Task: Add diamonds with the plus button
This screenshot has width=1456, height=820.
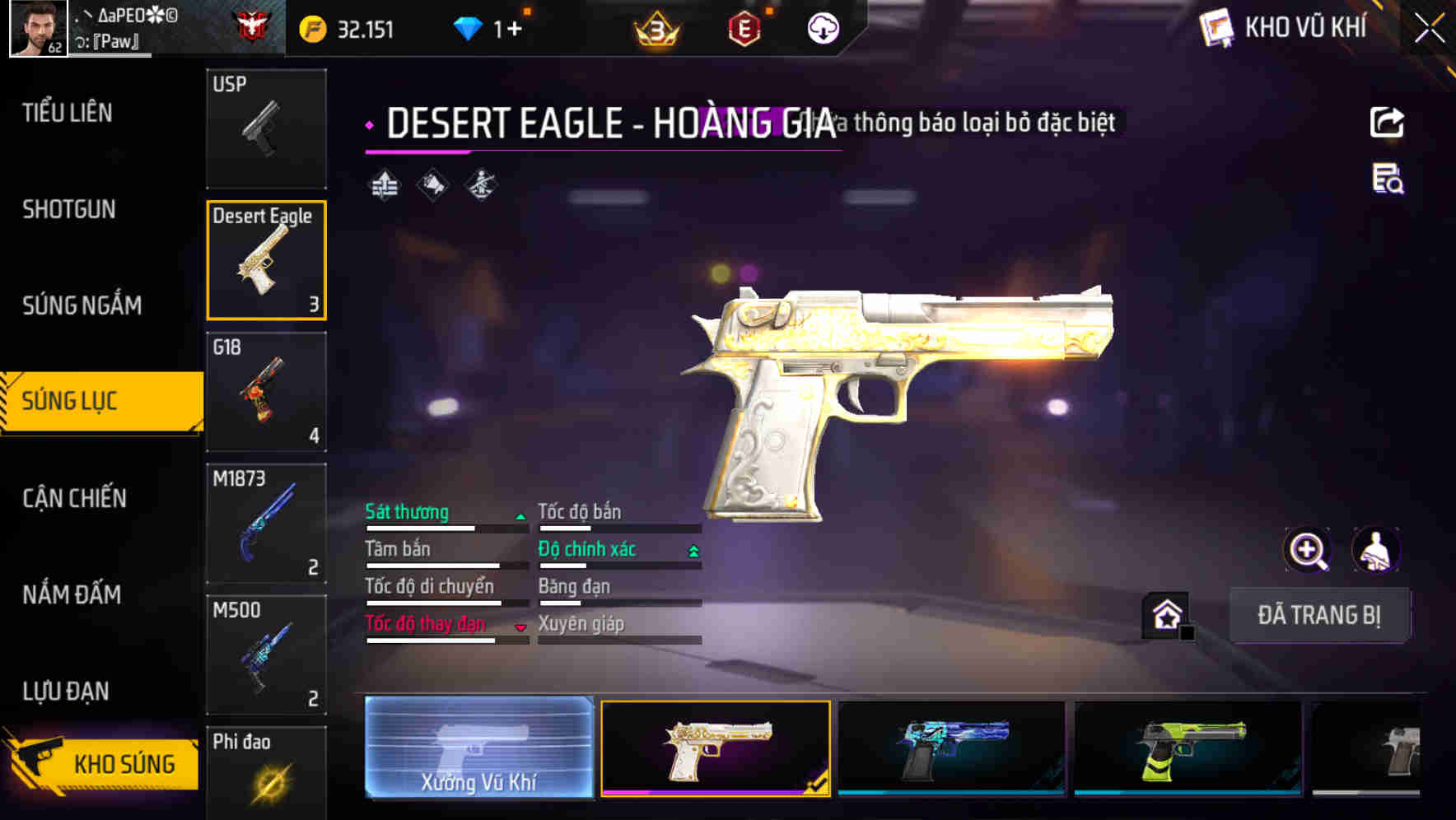Action: [x=515, y=30]
